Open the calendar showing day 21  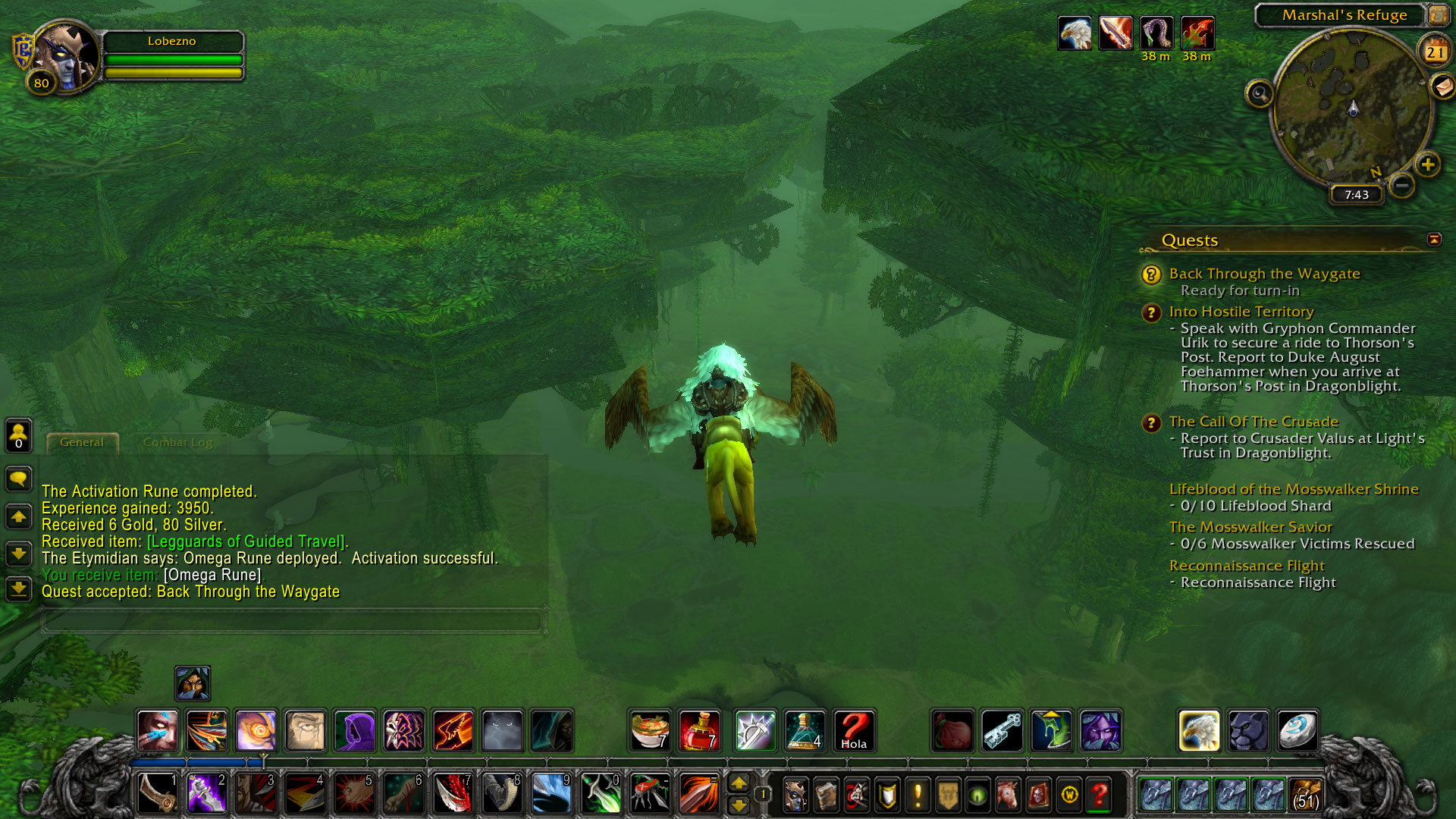point(1434,52)
